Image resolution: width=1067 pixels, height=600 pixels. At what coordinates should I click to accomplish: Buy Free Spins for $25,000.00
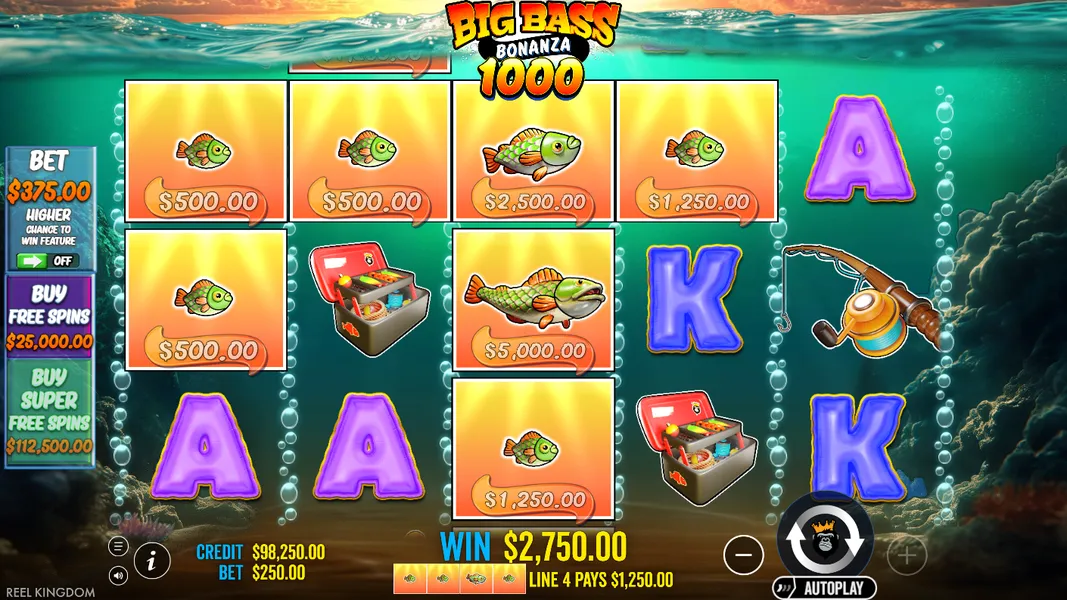[50, 316]
